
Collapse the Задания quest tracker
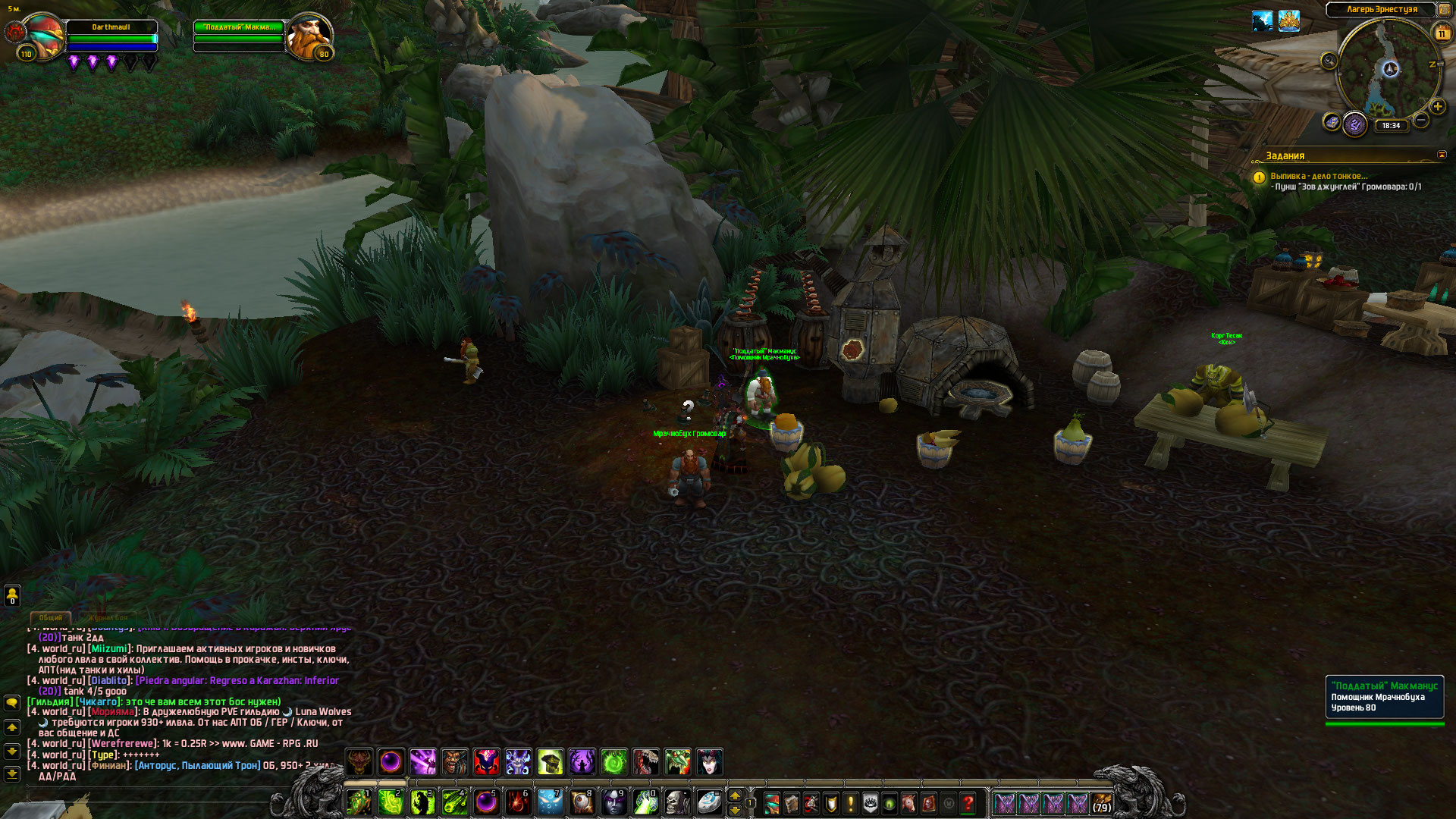1442,155
